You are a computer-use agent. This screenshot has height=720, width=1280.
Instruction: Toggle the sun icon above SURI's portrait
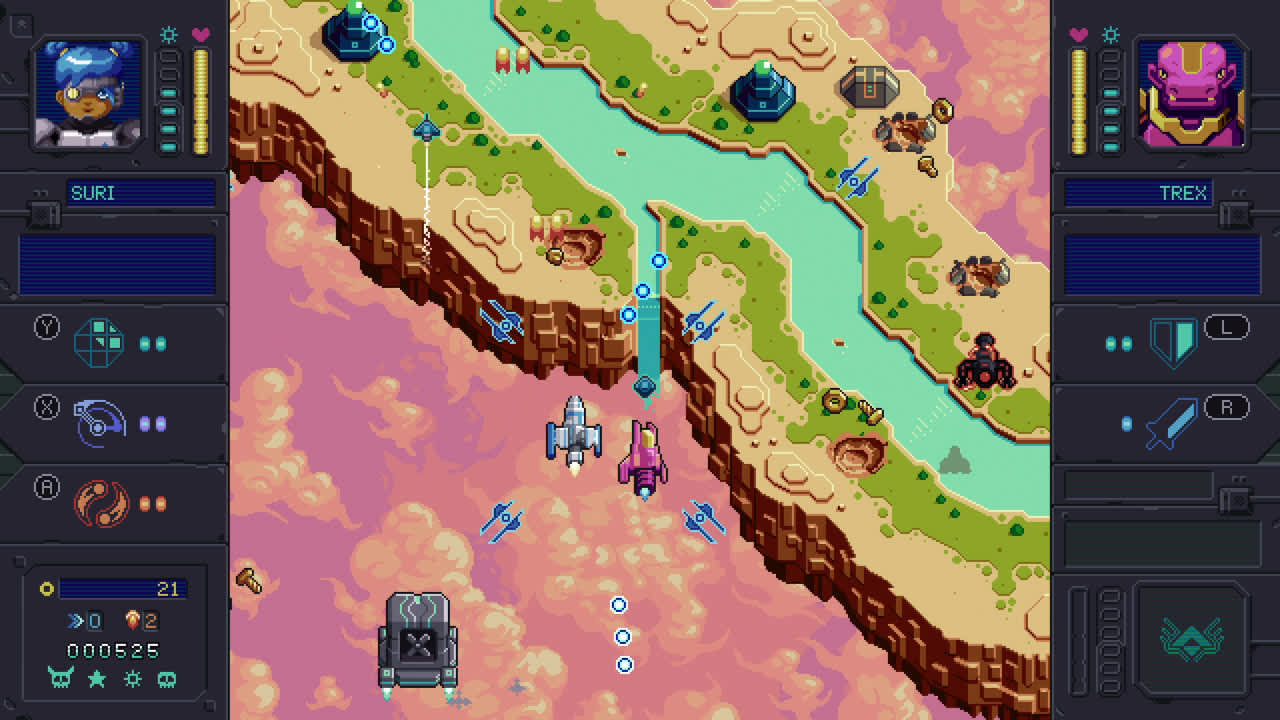tap(170, 33)
